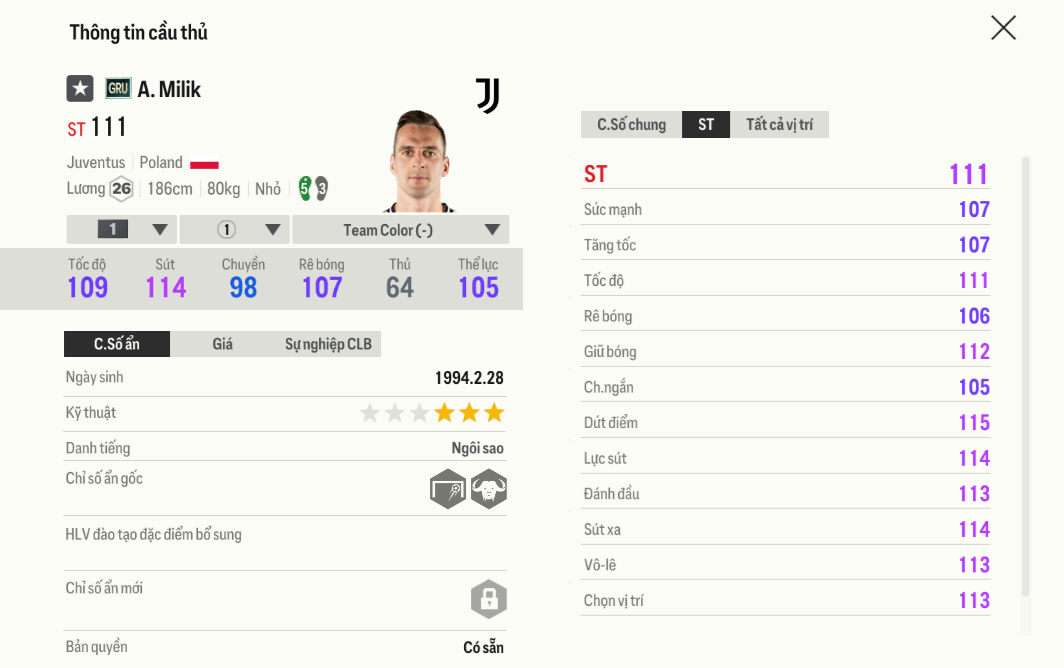Click A. Milik's player portrait
This screenshot has height=668, width=1064.
coord(420,162)
